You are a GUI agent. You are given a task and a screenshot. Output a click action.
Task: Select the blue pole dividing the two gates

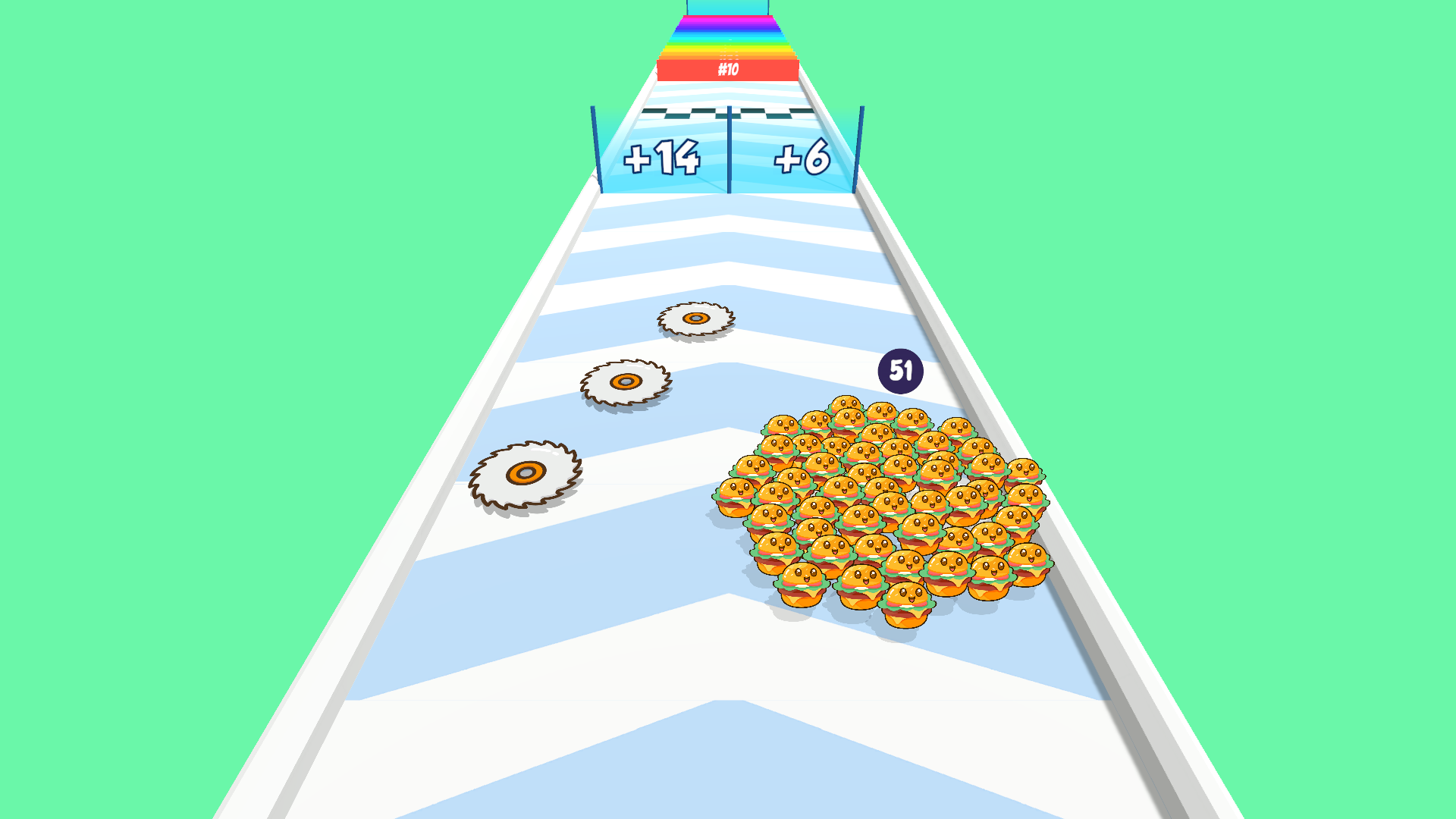[729, 148]
